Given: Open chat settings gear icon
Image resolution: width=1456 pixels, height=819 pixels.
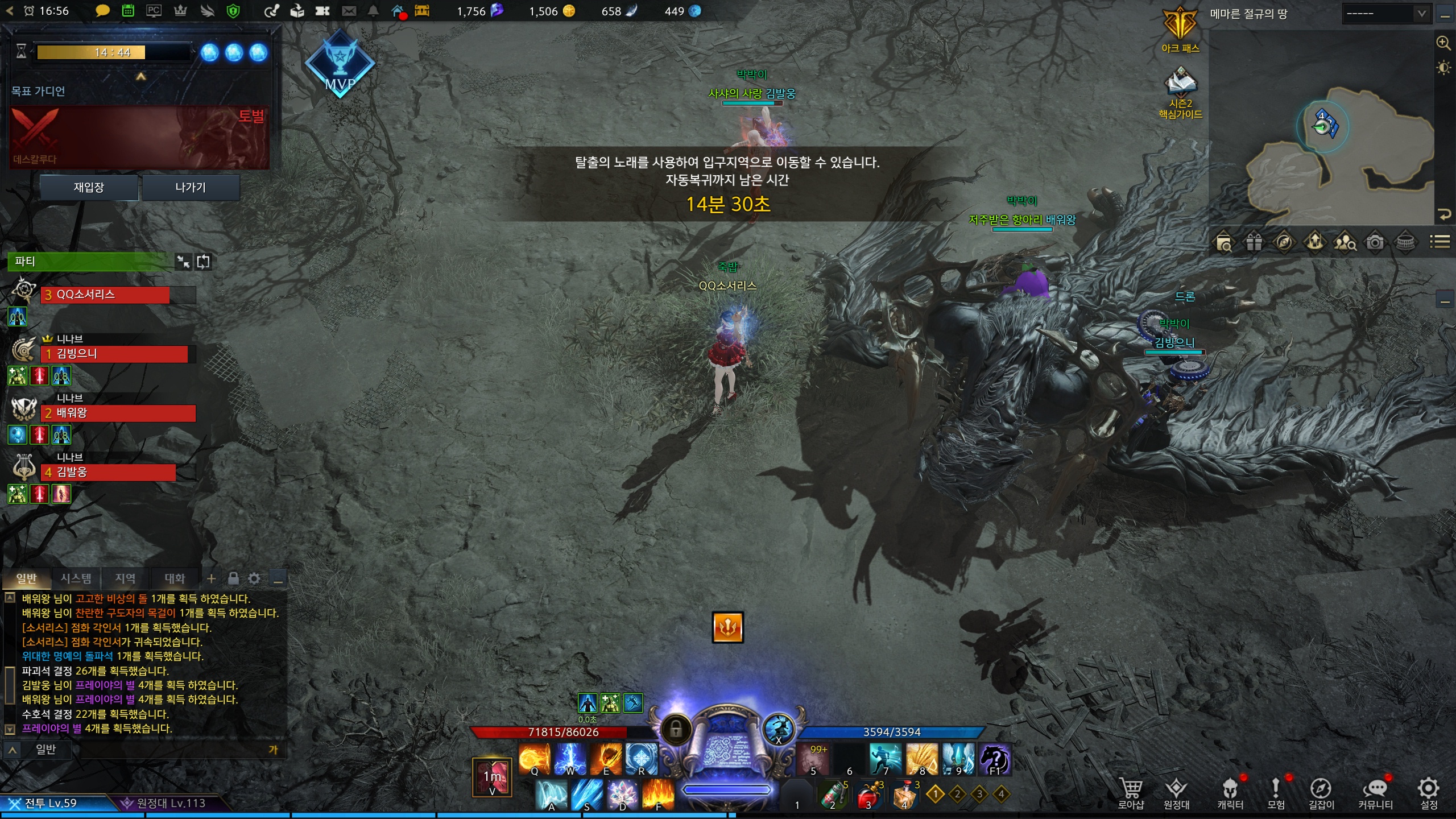Looking at the screenshot, I should [x=254, y=578].
